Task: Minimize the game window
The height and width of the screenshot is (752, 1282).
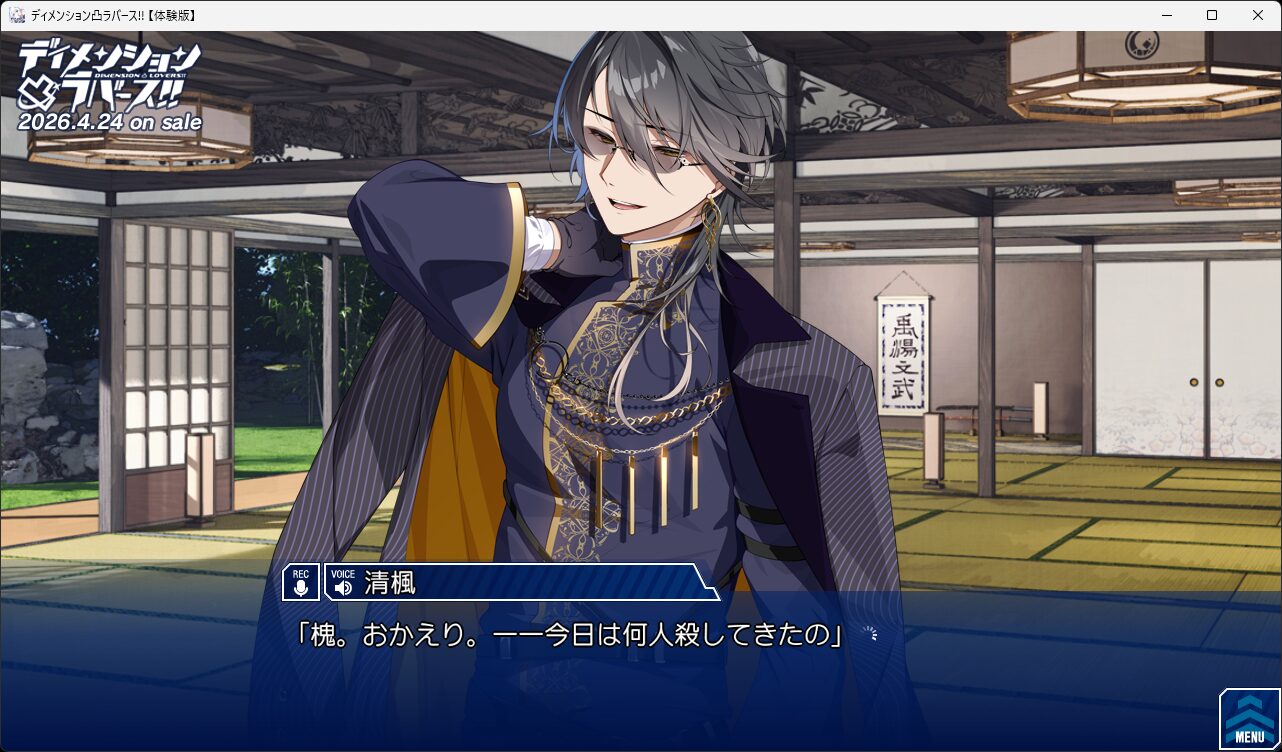Action: point(1166,15)
